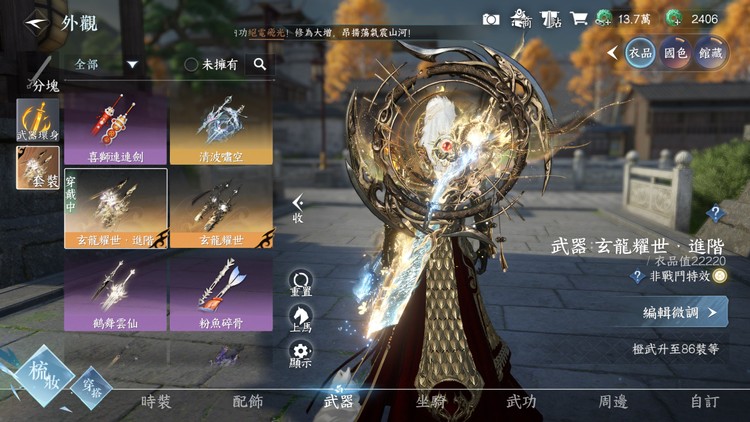Pick the 玄龍耀世 weapon skin
This screenshot has height=422, width=750.
(220, 207)
